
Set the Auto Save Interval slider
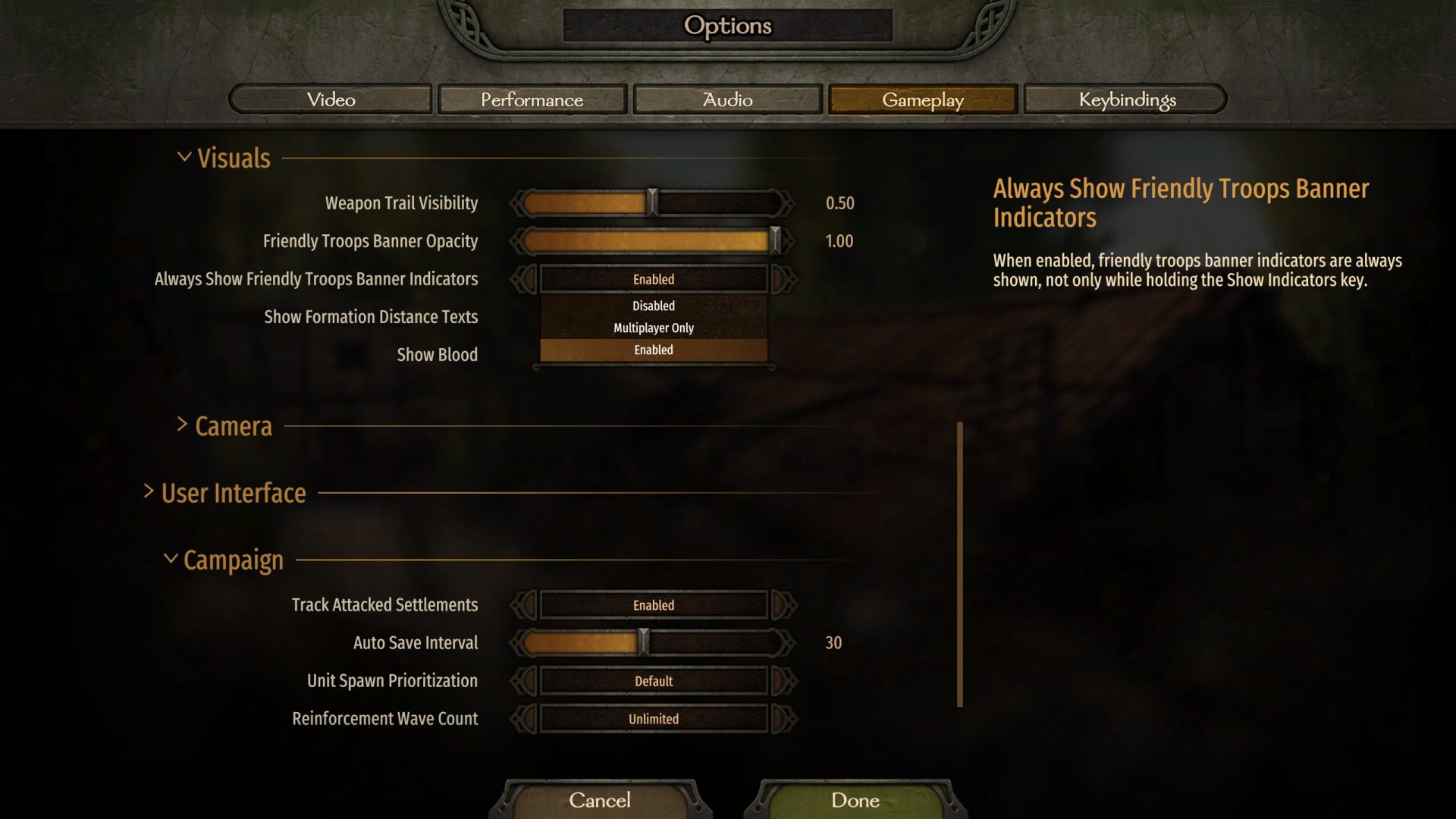pyautogui.click(x=643, y=643)
